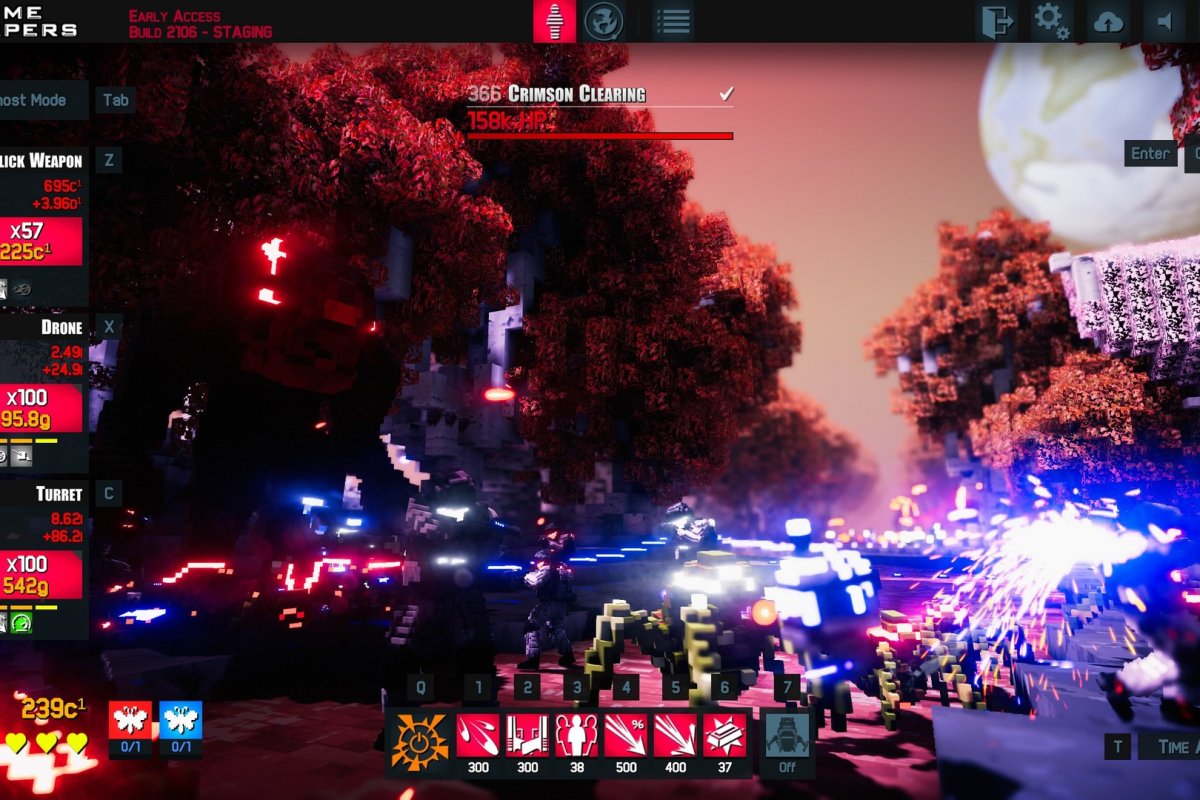Activate the gold bar ability
The height and width of the screenshot is (800, 1200).
(724, 736)
